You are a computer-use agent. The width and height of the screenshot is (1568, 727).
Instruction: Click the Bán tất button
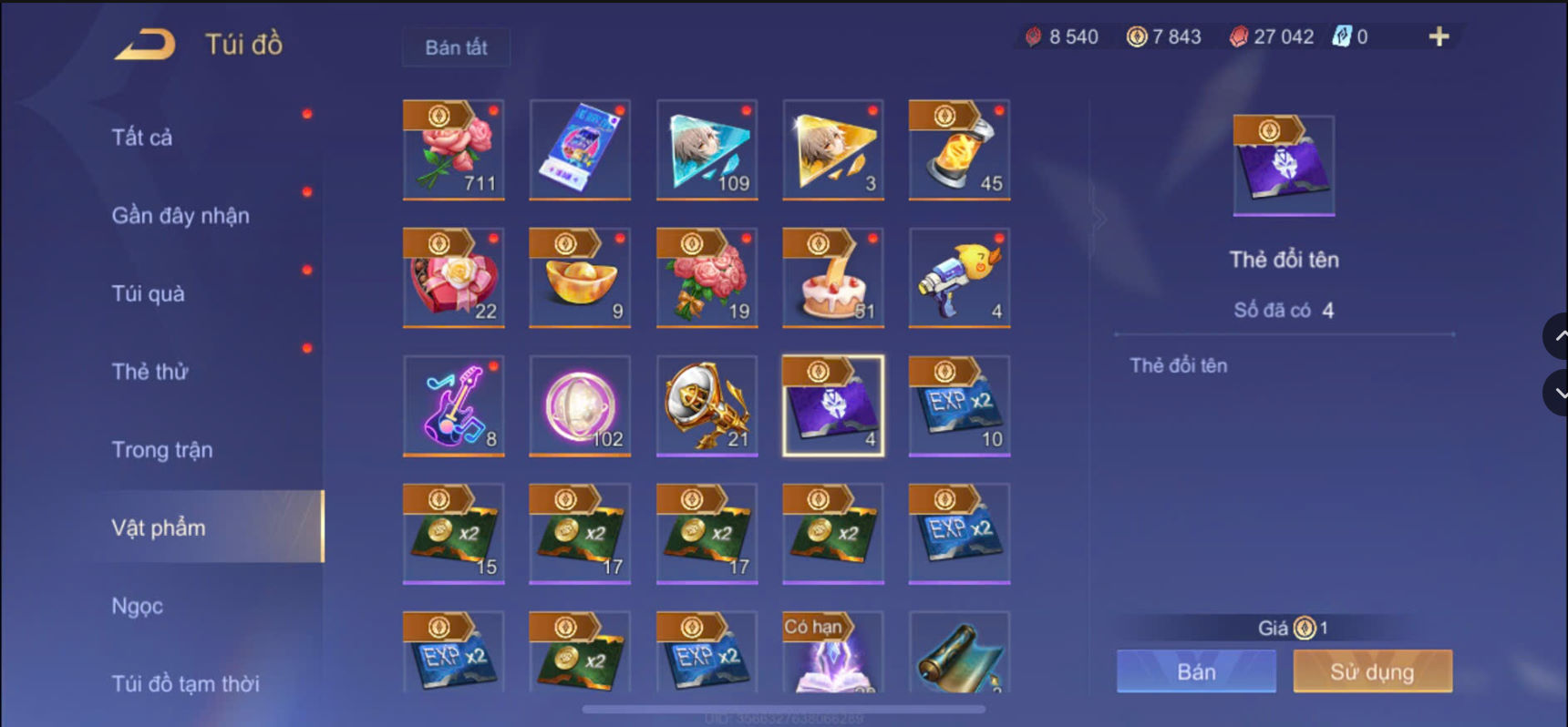click(456, 47)
